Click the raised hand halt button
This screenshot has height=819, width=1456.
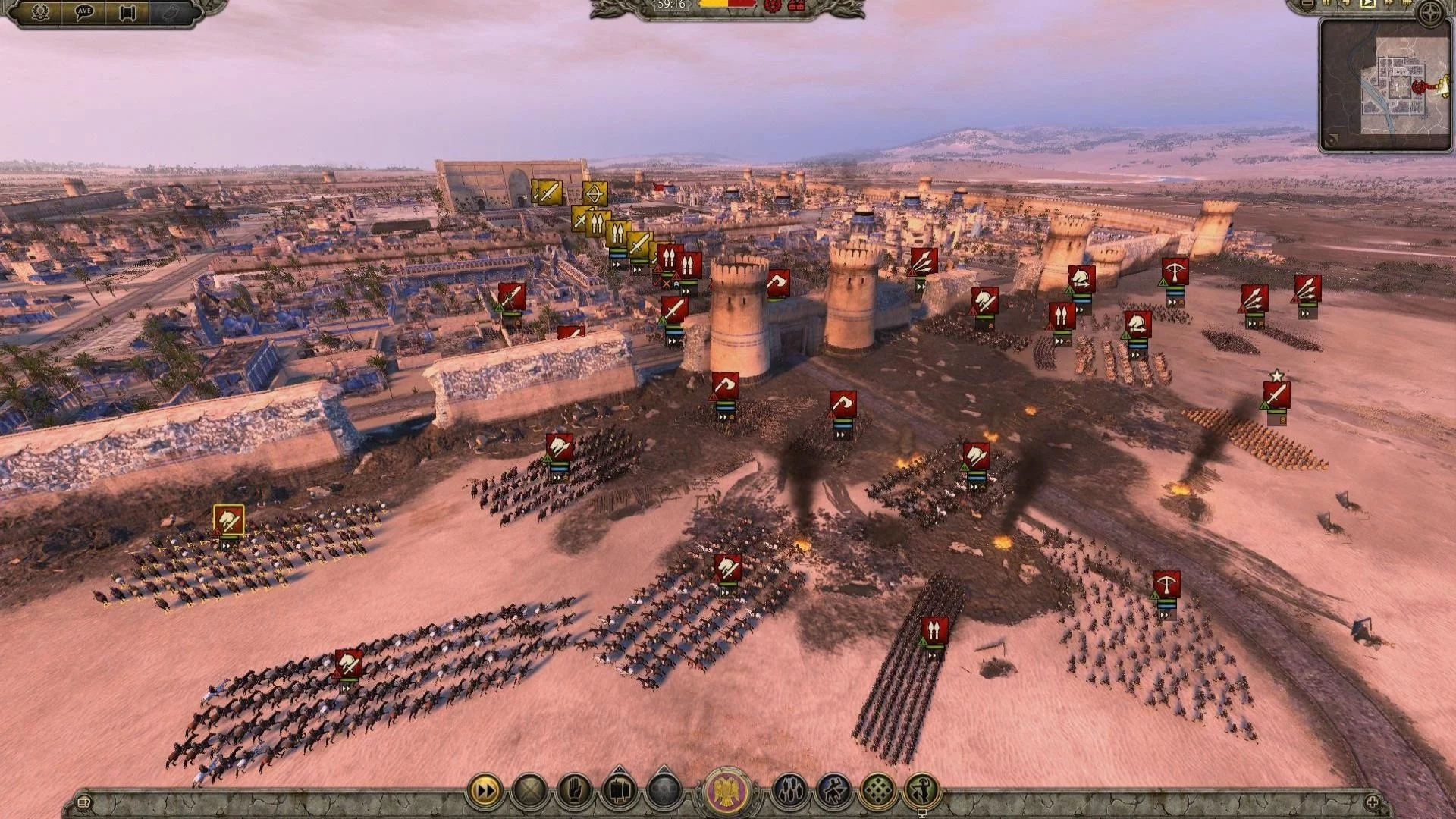click(574, 792)
